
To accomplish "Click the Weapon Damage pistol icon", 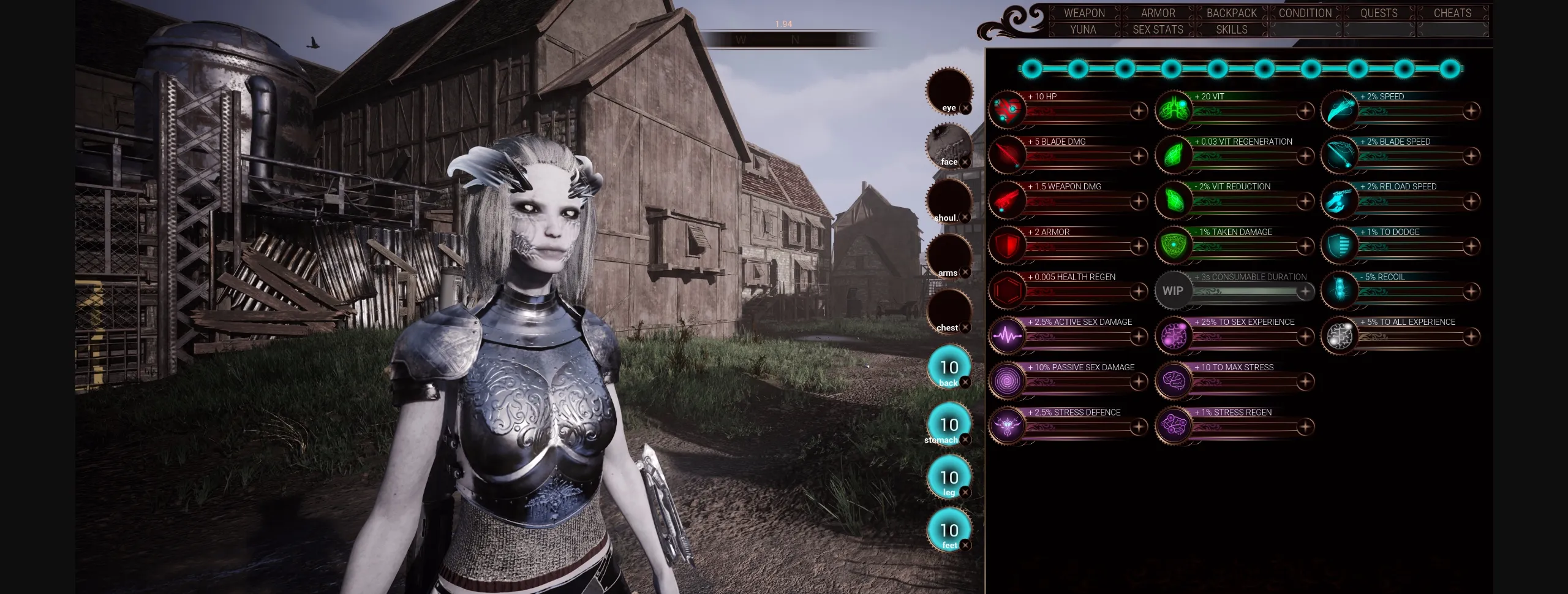I will (1007, 200).
